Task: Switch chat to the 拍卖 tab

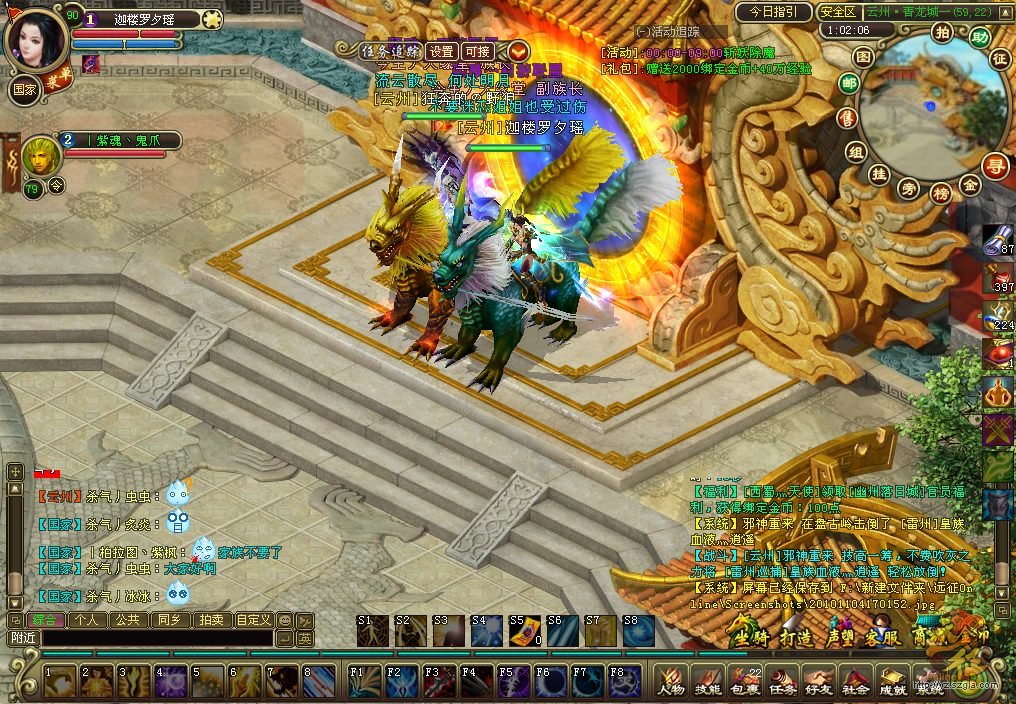Action: click(210, 620)
